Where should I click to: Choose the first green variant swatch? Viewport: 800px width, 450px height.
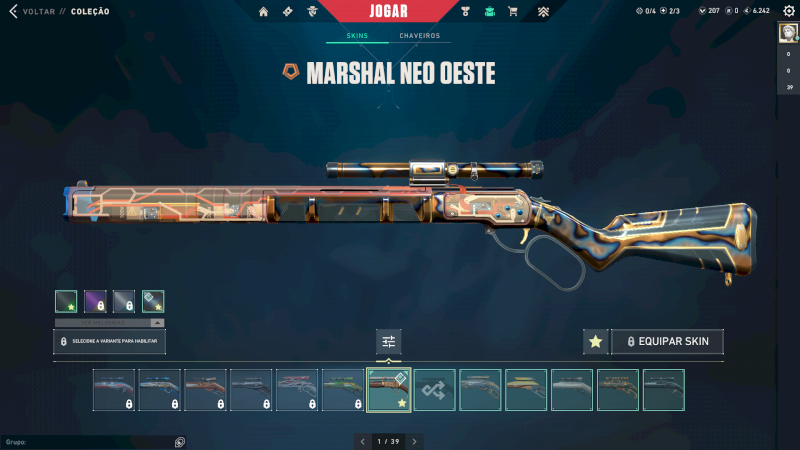coord(66,301)
